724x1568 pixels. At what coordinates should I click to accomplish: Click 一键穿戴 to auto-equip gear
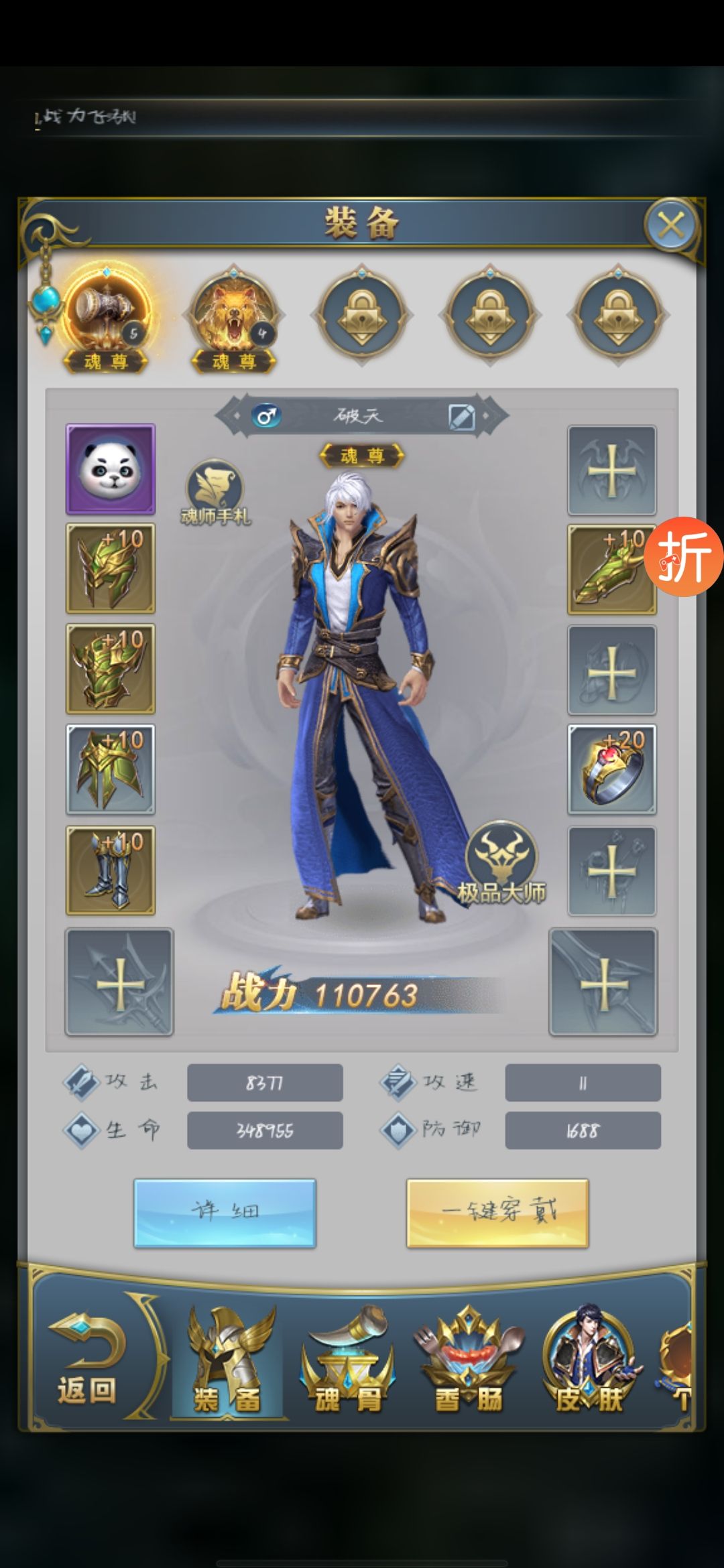497,1213
